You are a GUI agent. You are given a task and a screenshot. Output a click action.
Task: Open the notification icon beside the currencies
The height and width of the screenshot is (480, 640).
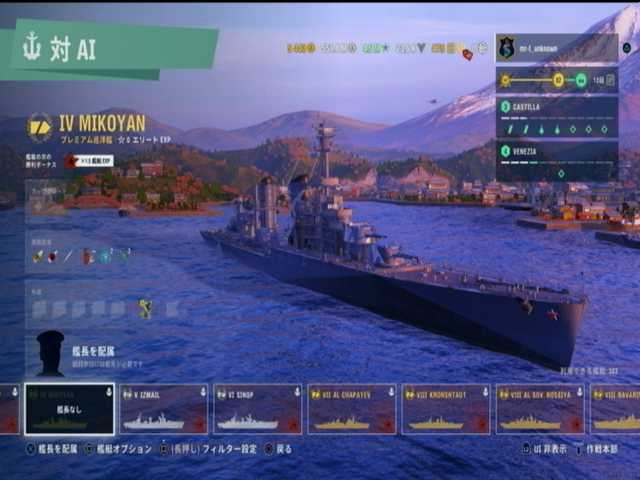[x=467, y=54]
